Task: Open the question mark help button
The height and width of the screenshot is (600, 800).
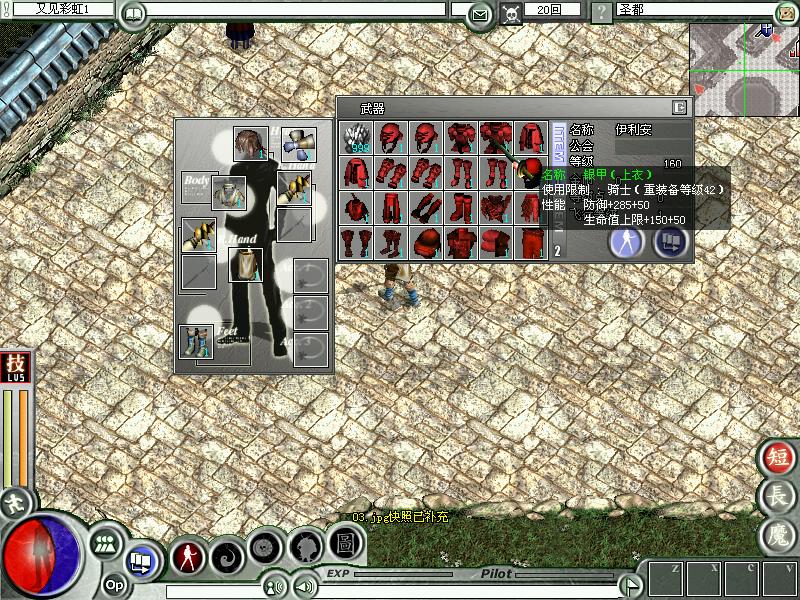Action: (601, 14)
